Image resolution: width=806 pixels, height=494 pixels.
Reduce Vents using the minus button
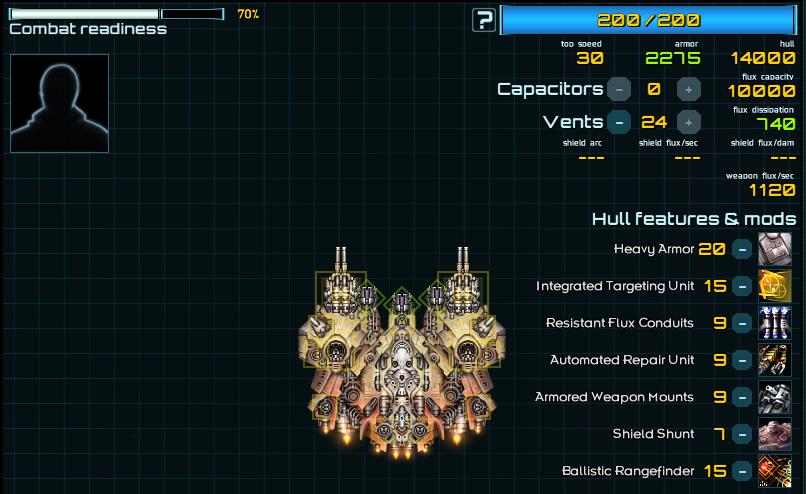click(619, 122)
